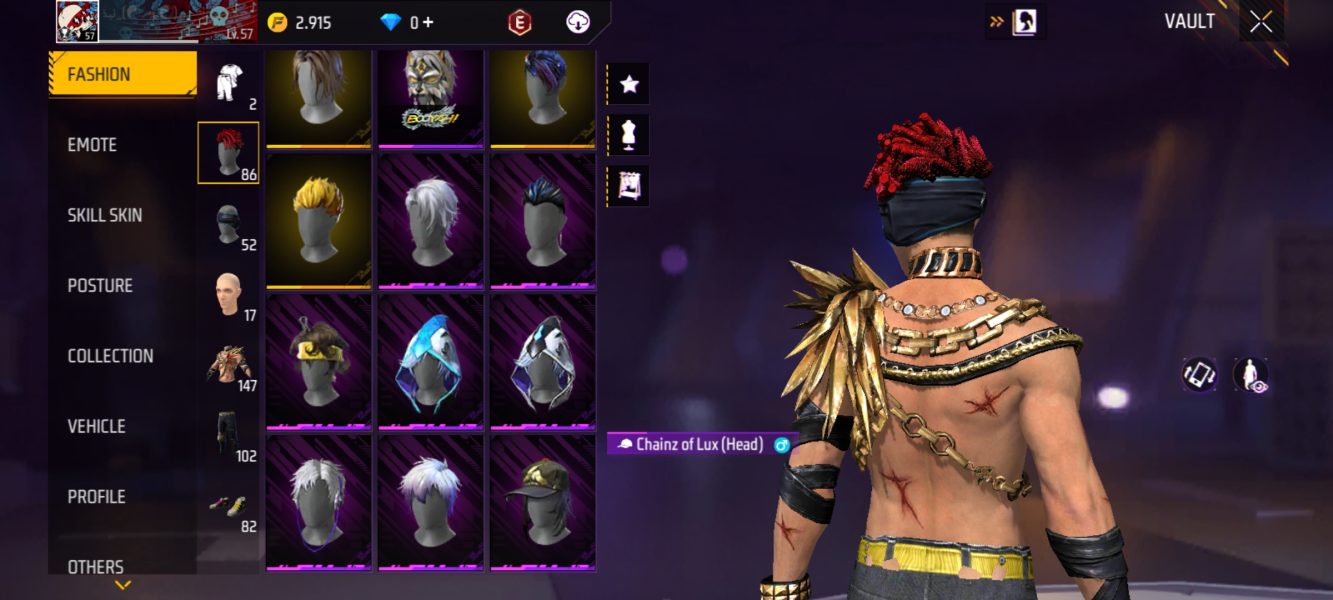
Task: Choose the red hair head category
Action: [x=229, y=153]
